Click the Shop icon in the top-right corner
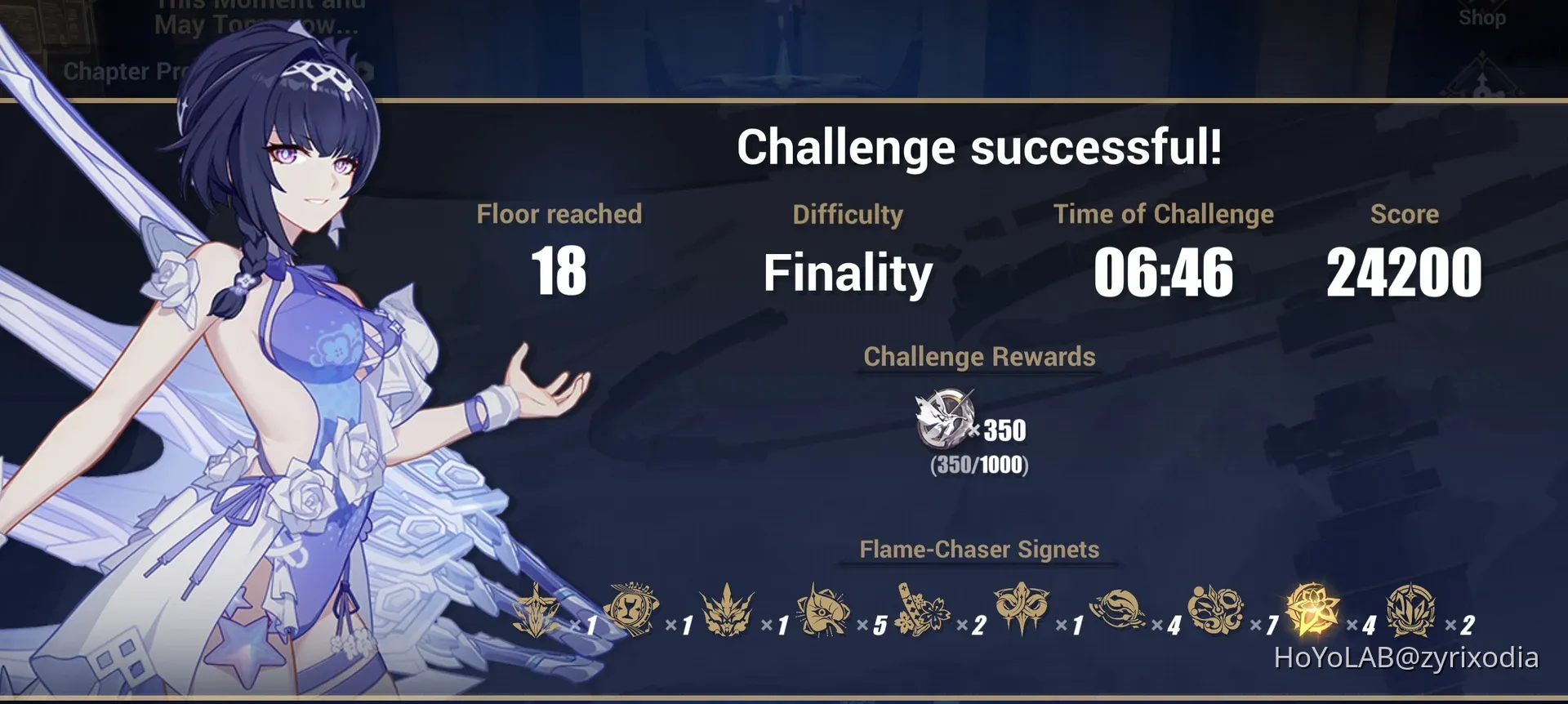 (x=1482, y=18)
